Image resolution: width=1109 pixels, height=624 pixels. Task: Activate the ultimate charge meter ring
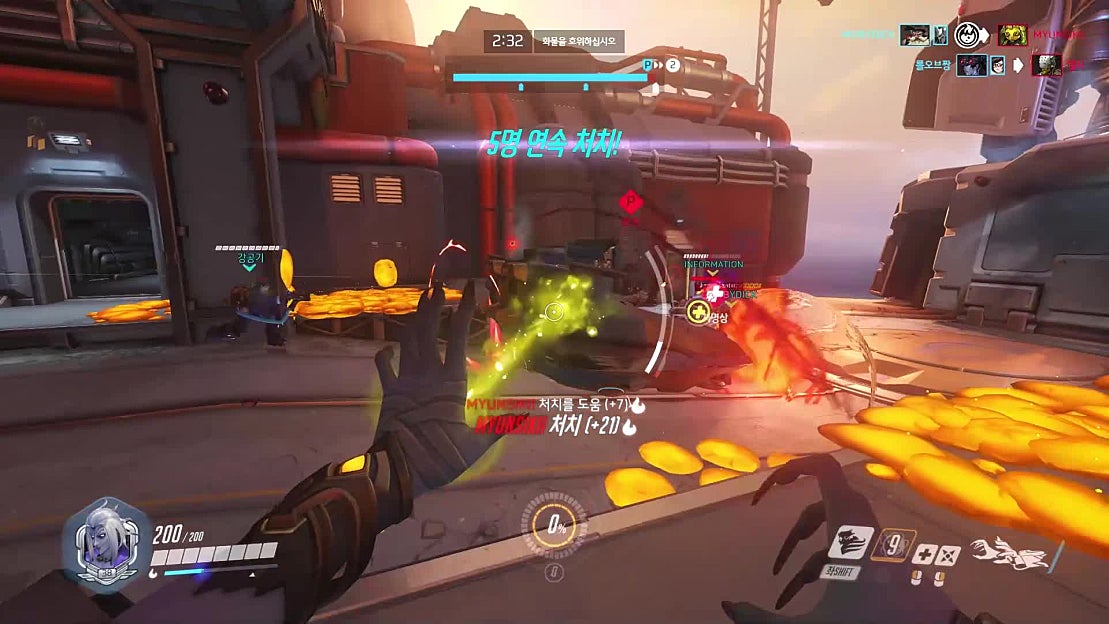point(553,525)
